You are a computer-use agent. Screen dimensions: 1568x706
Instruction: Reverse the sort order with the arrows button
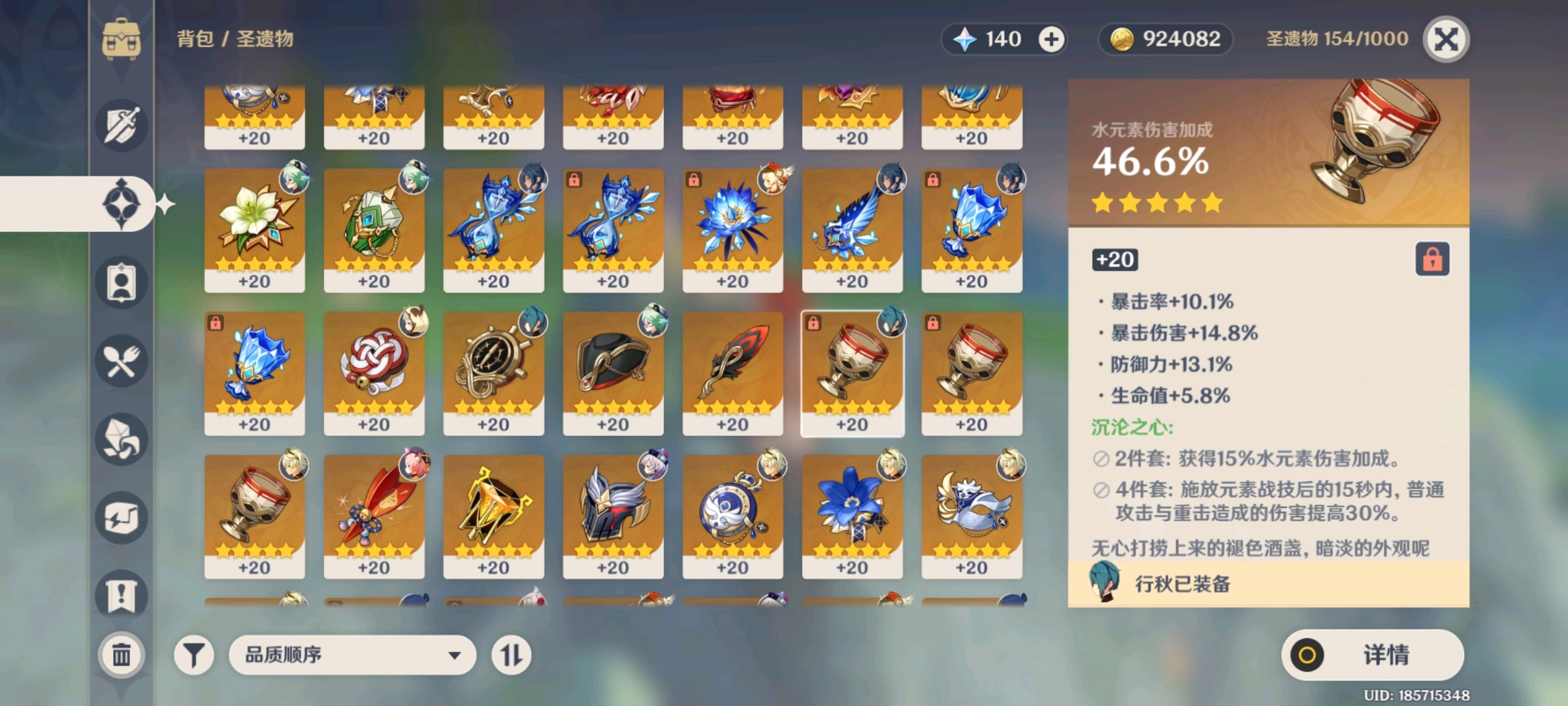tap(511, 654)
